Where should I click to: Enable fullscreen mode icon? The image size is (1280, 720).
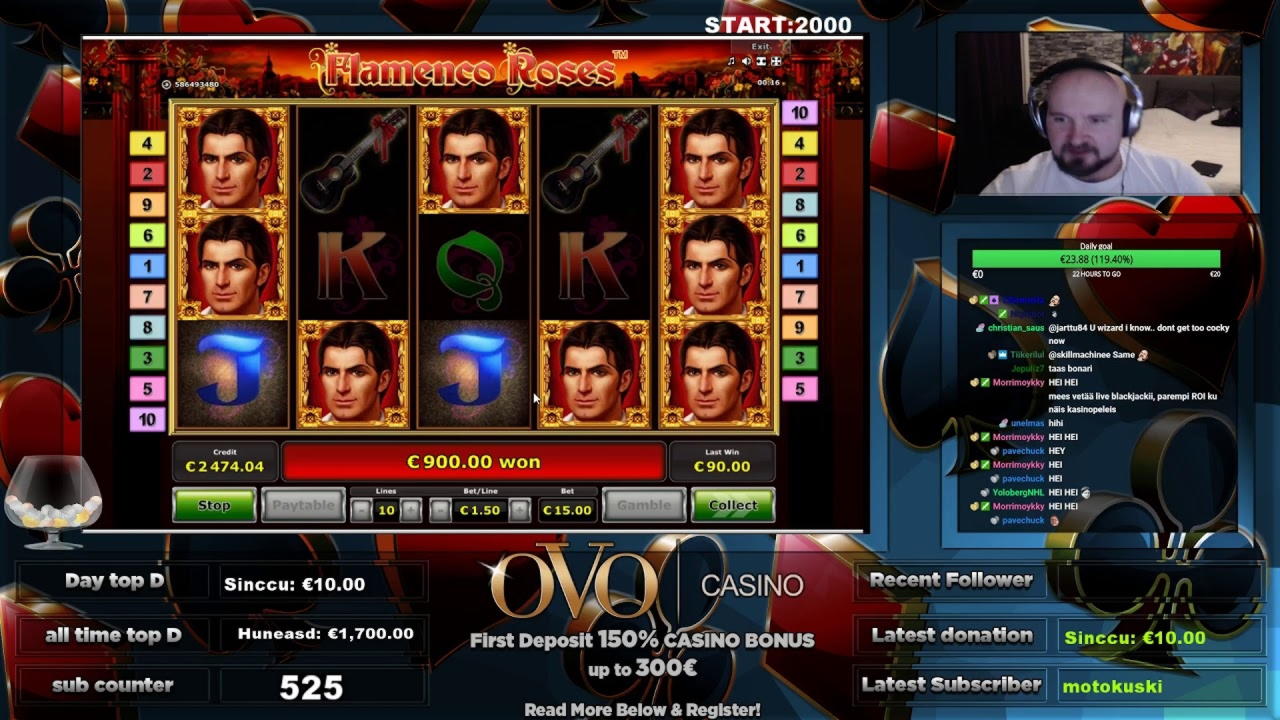click(x=777, y=61)
